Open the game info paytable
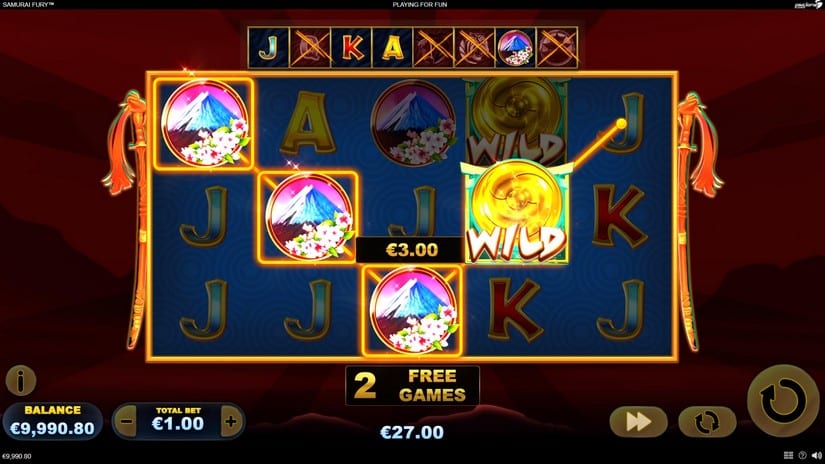The image size is (825, 464). coord(20,380)
